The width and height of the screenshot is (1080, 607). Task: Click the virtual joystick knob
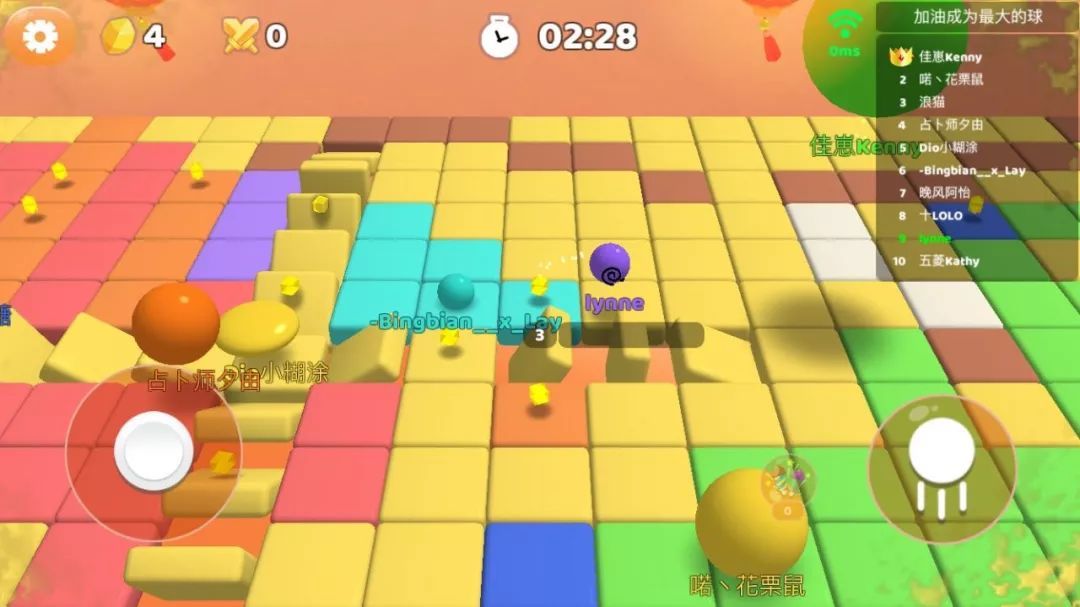click(154, 451)
